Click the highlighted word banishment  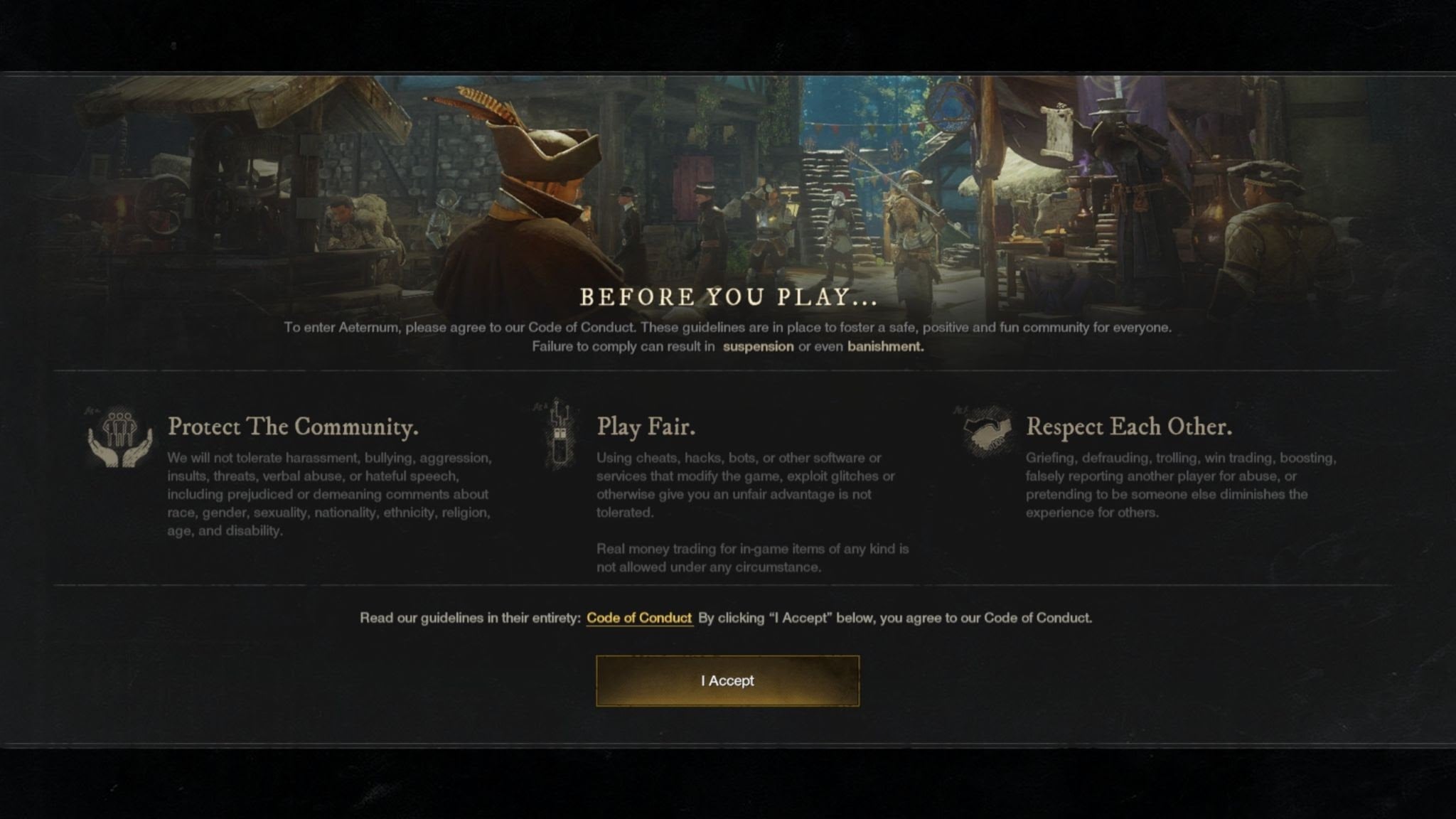click(x=883, y=346)
